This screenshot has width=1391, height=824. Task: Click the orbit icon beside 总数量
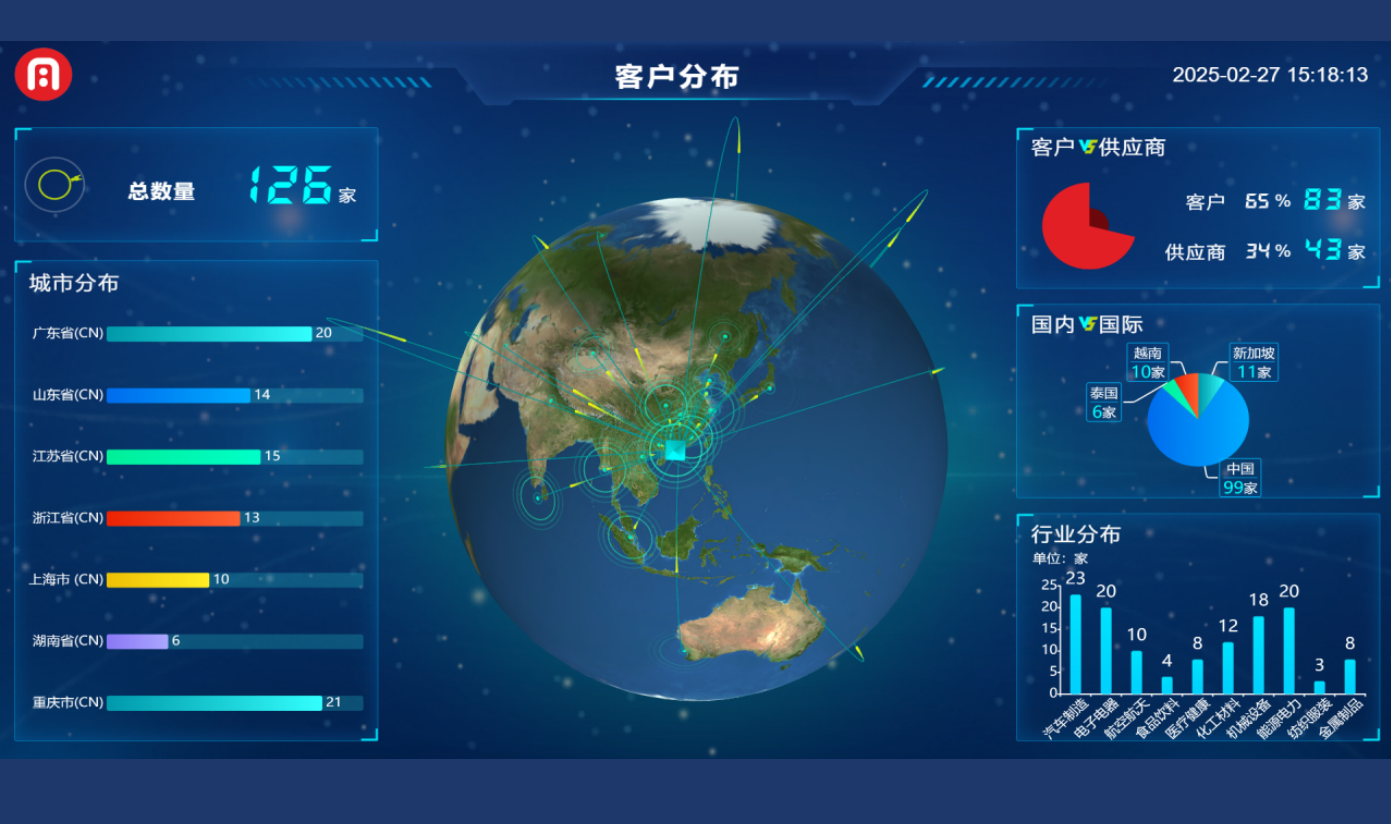(56, 185)
